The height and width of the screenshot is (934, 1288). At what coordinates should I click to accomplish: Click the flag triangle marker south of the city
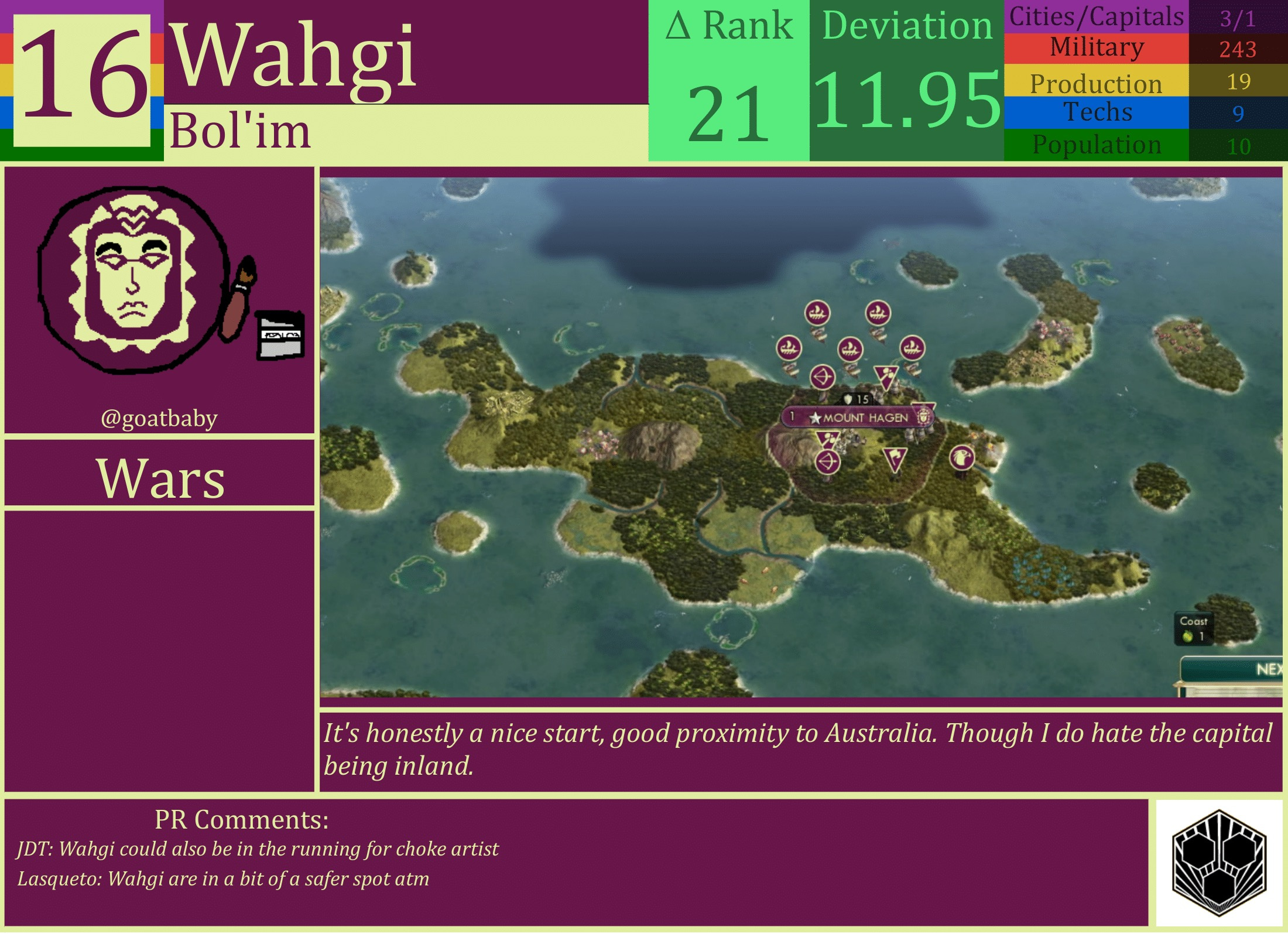pyautogui.click(x=895, y=459)
